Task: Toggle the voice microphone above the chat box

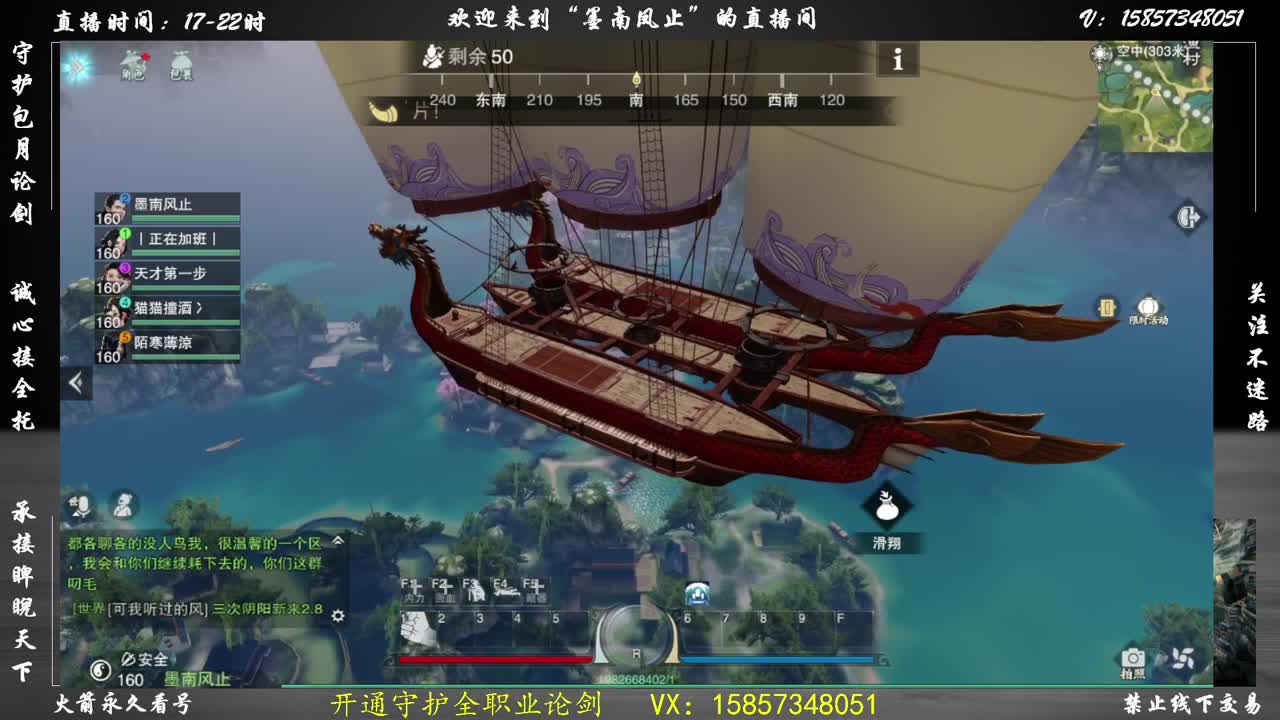Action: point(84,504)
